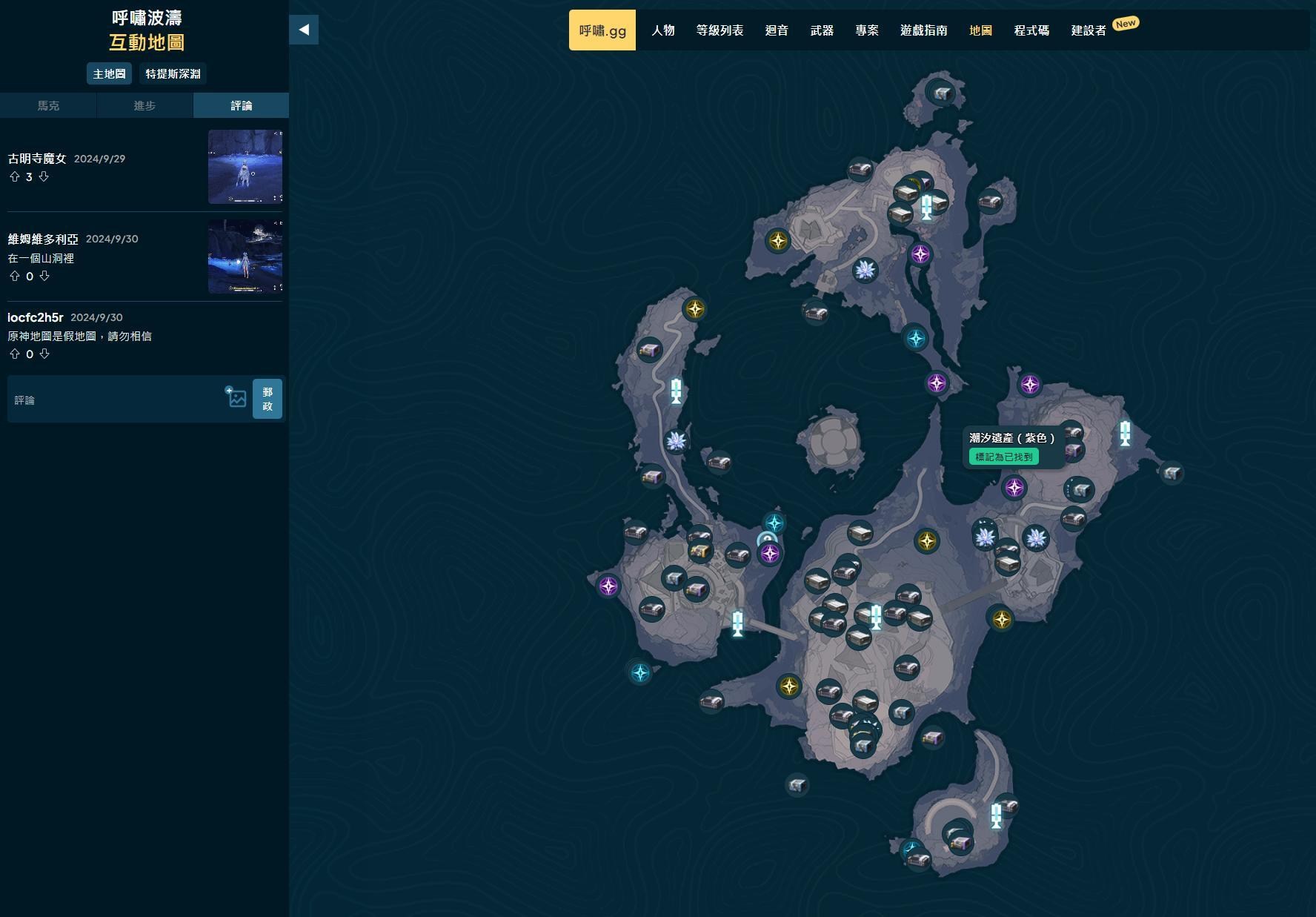Upvote the comment by 古明寺魔女
1316x917 pixels.
point(15,176)
